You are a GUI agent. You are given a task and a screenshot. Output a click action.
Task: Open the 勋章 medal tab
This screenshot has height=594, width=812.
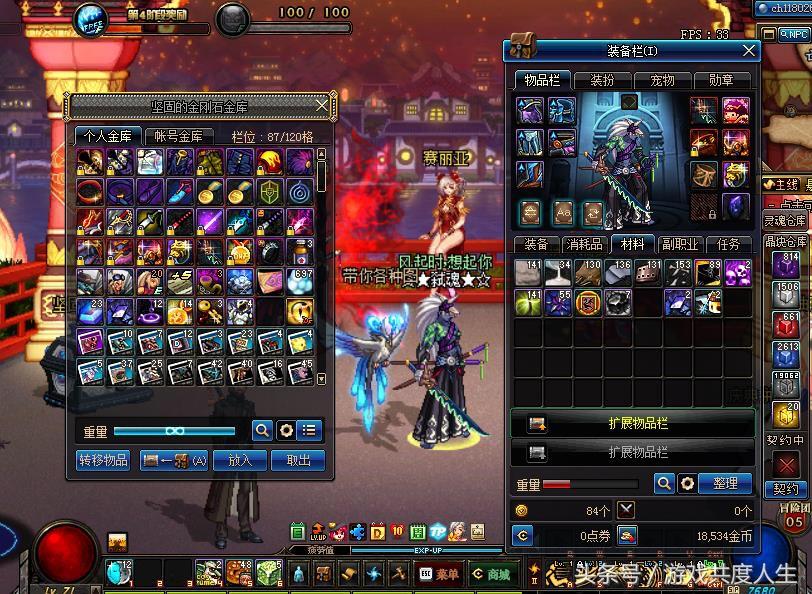pos(721,80)
